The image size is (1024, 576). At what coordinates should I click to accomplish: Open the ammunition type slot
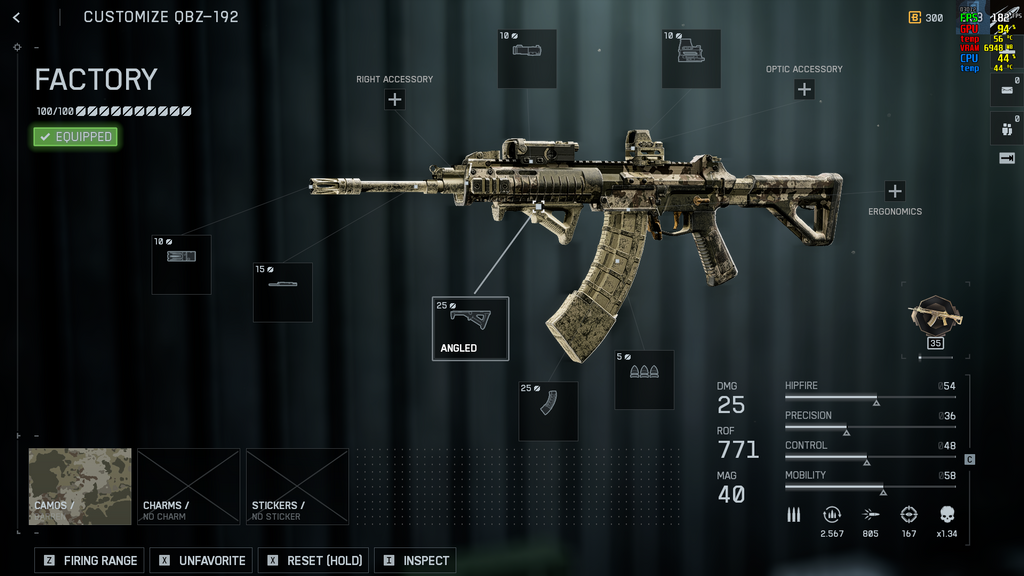point(644,379)
